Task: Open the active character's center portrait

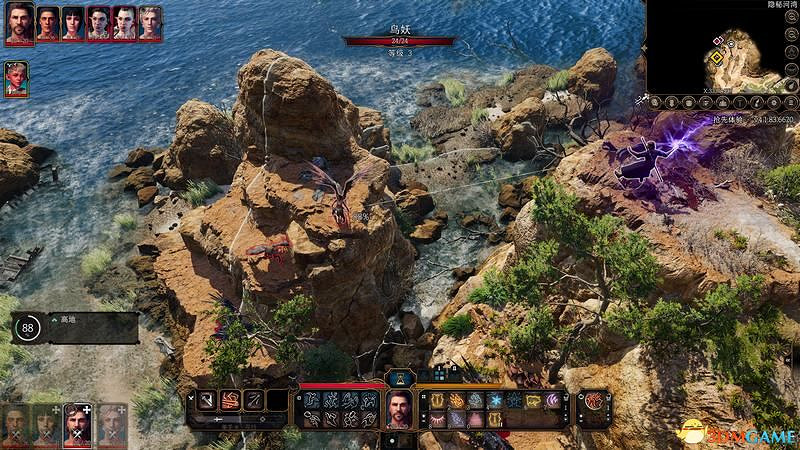Action: (x=400, y=408)
